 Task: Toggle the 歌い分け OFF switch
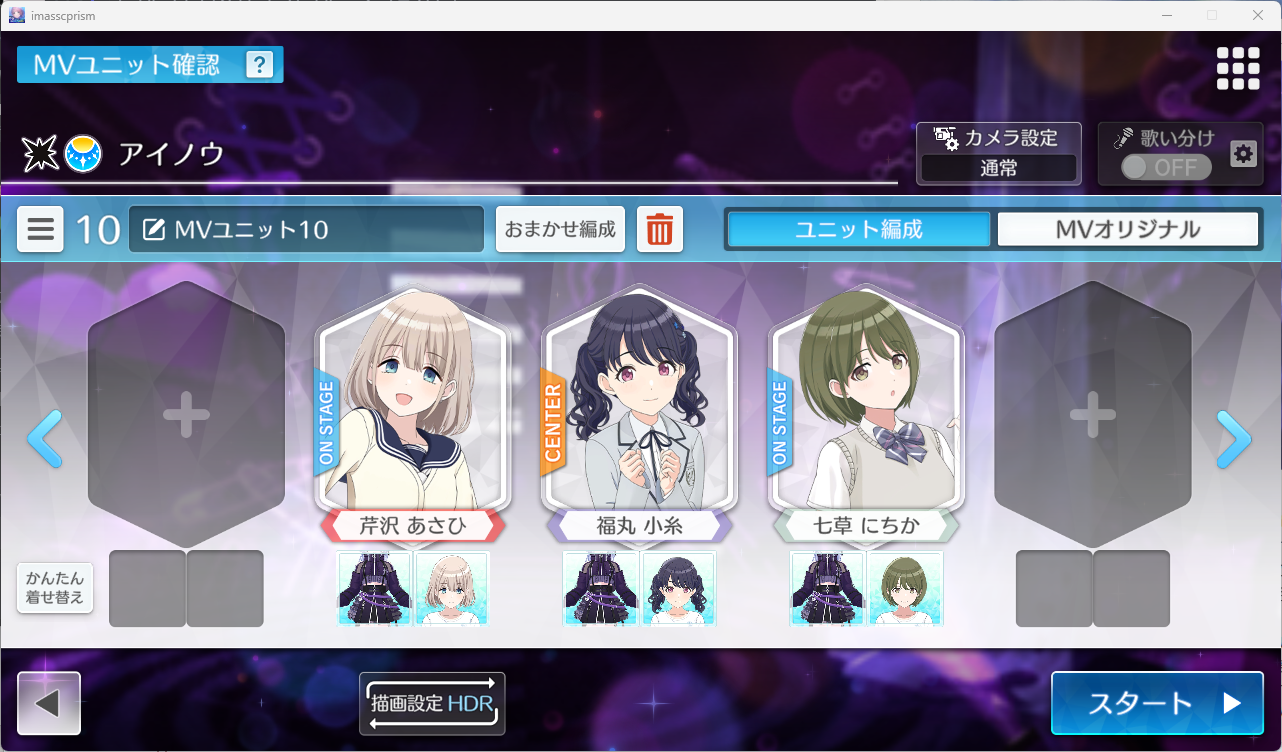pos(1165,167)
